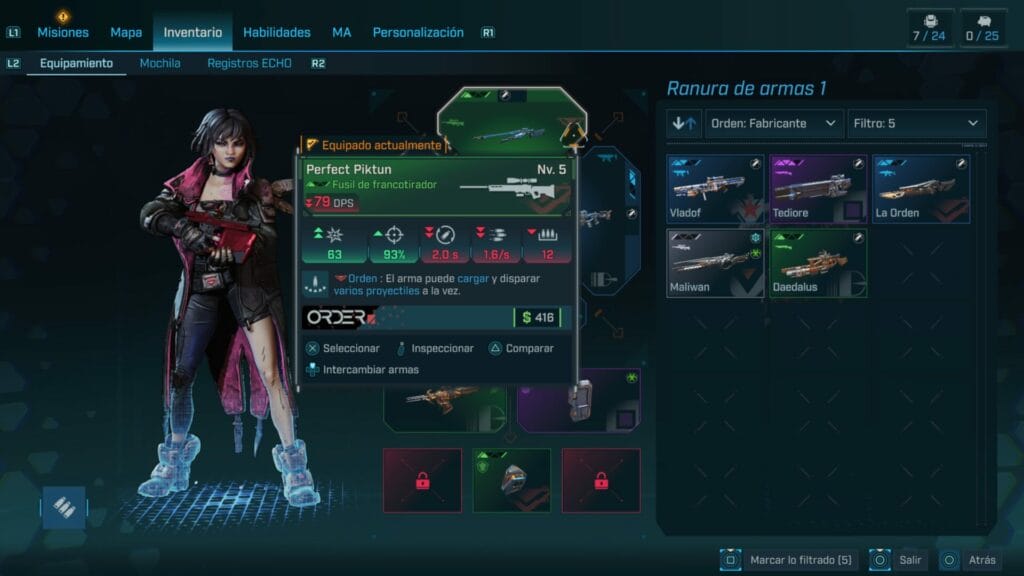Show the Equipamiento sub-tab
Screen dimensions: 1024x576
point(76,63)
